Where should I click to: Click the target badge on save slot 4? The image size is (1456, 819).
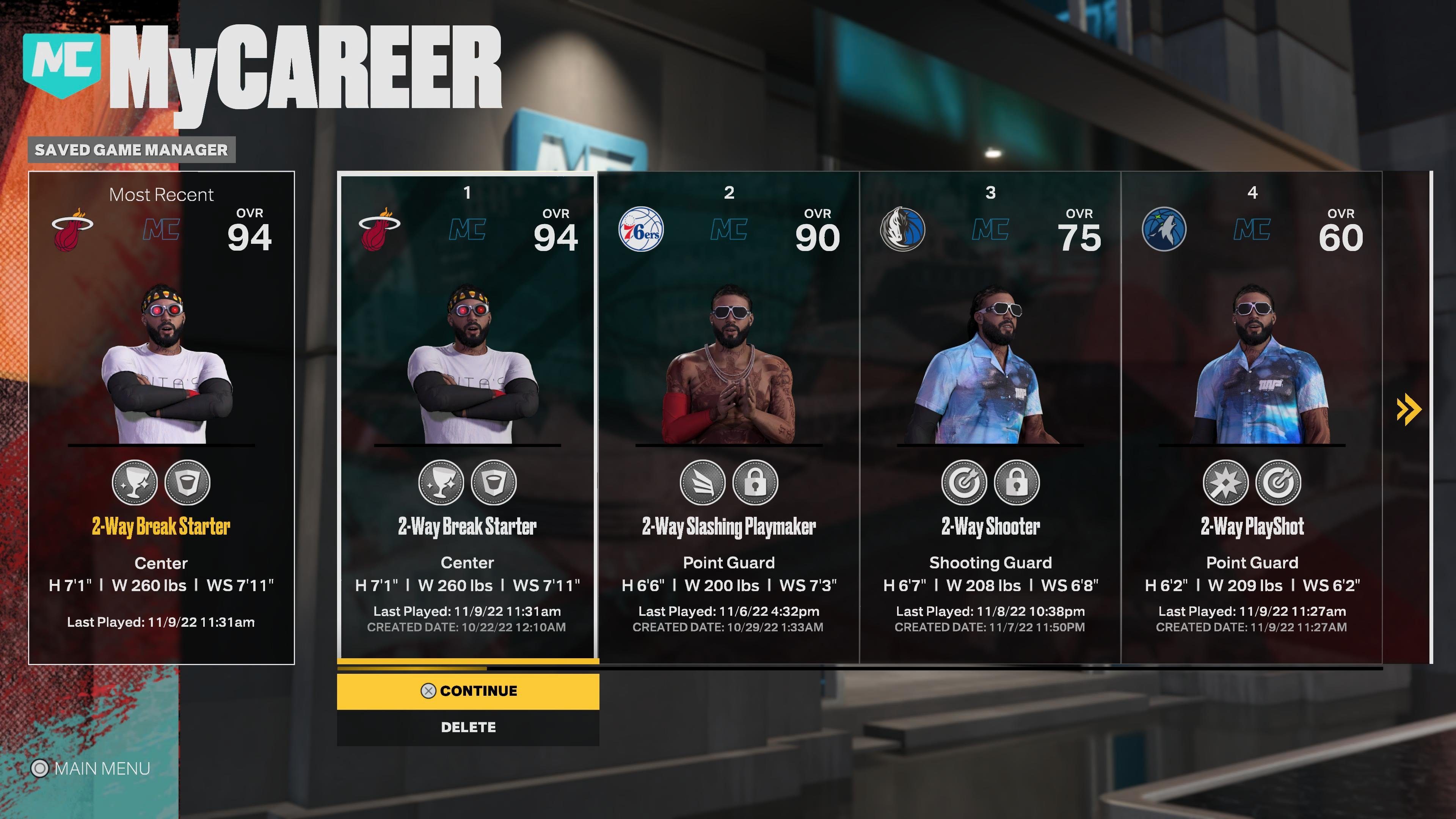[1279, 482]
